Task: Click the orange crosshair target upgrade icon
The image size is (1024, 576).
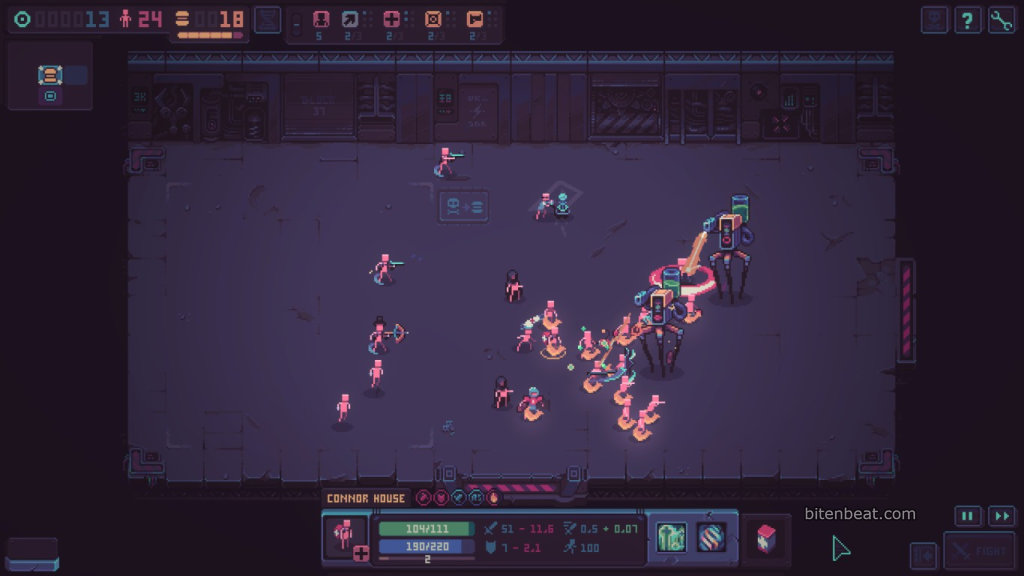Action: (433, 19)
